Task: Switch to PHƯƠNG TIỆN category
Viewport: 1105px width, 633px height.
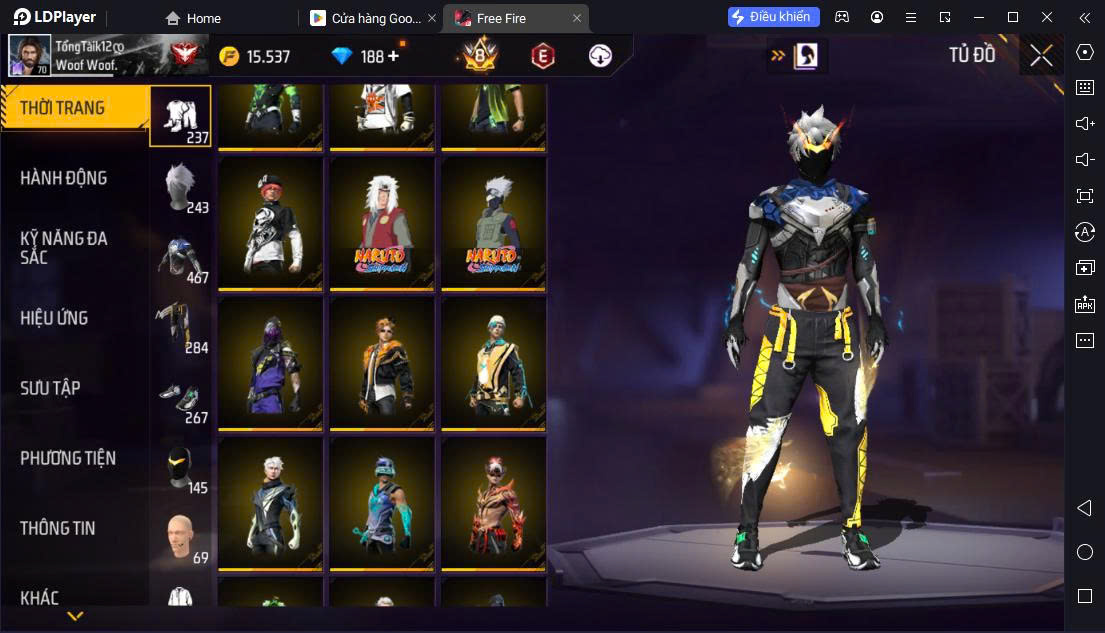Action: (68, 458)
